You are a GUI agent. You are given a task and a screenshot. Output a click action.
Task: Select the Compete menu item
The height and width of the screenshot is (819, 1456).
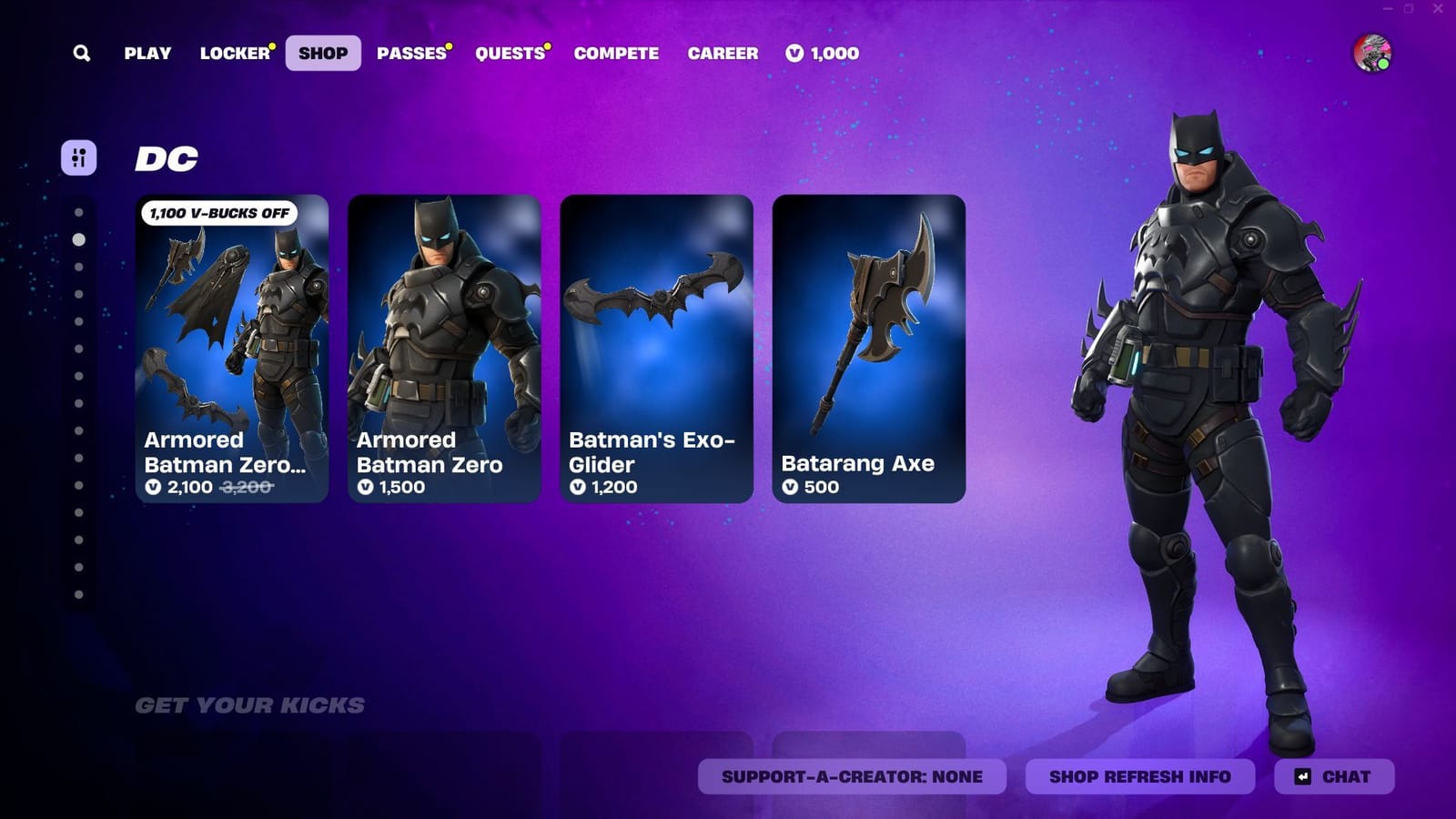615,54
